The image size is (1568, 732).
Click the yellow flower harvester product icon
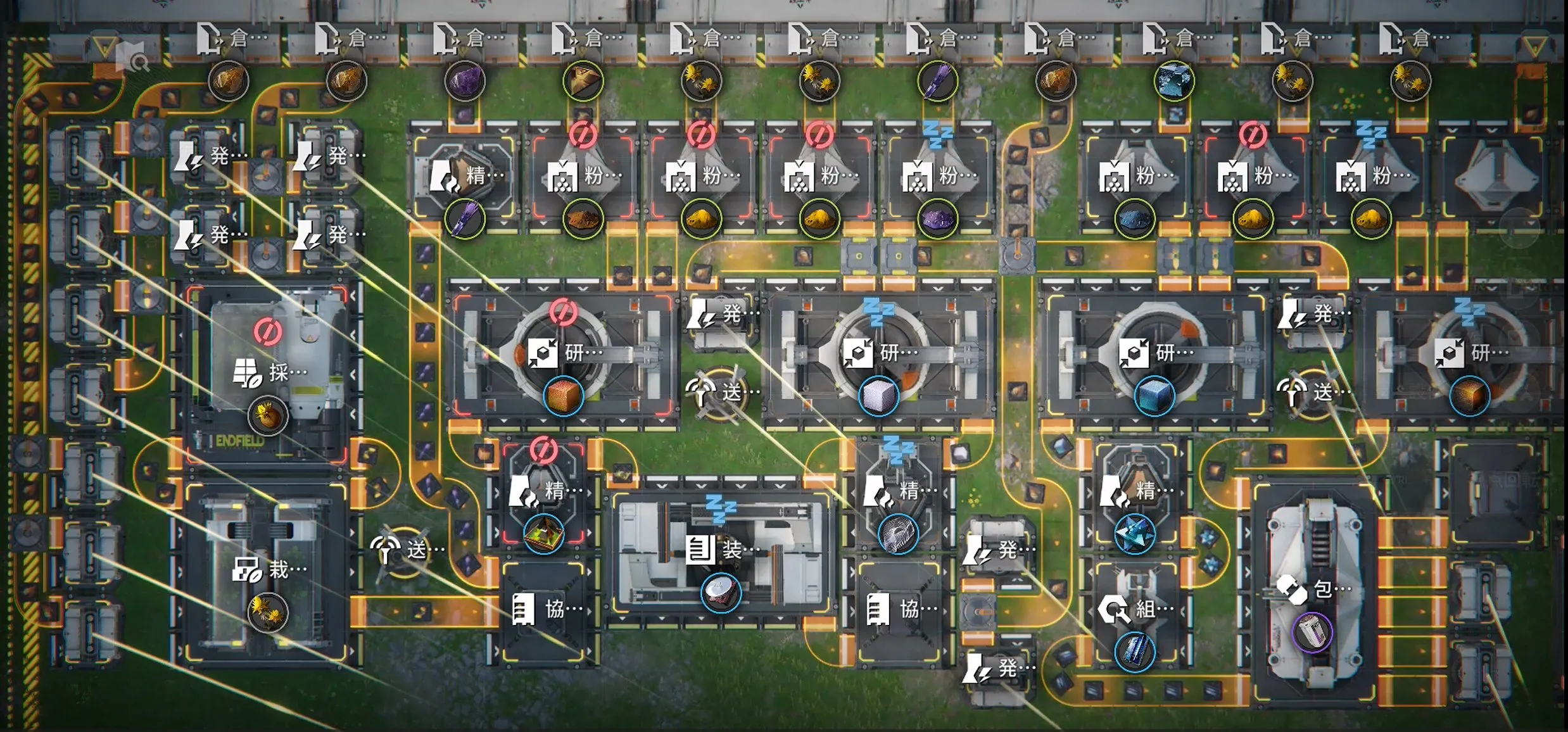point(268,416)
